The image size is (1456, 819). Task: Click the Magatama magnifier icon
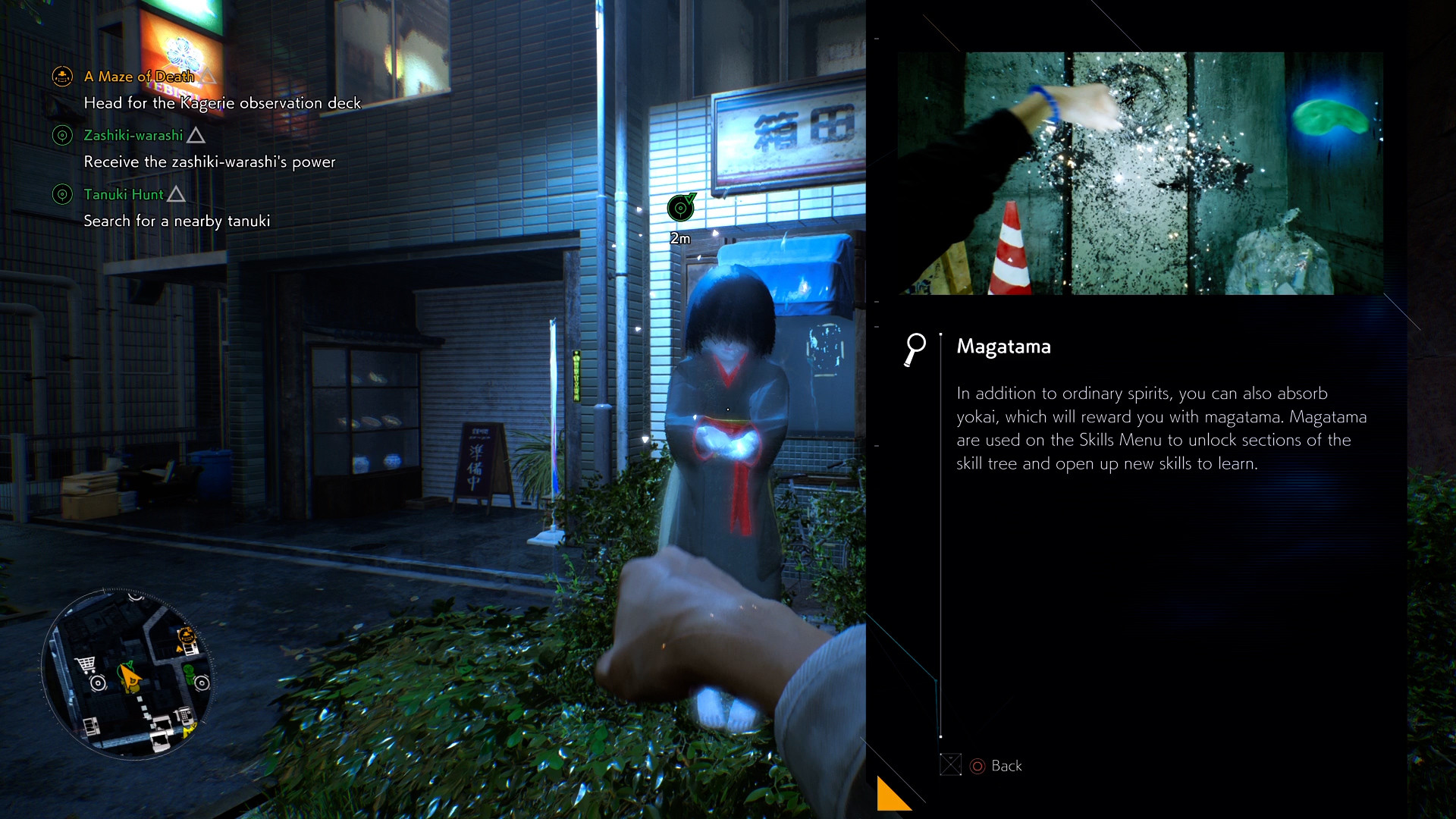[915, 349]
